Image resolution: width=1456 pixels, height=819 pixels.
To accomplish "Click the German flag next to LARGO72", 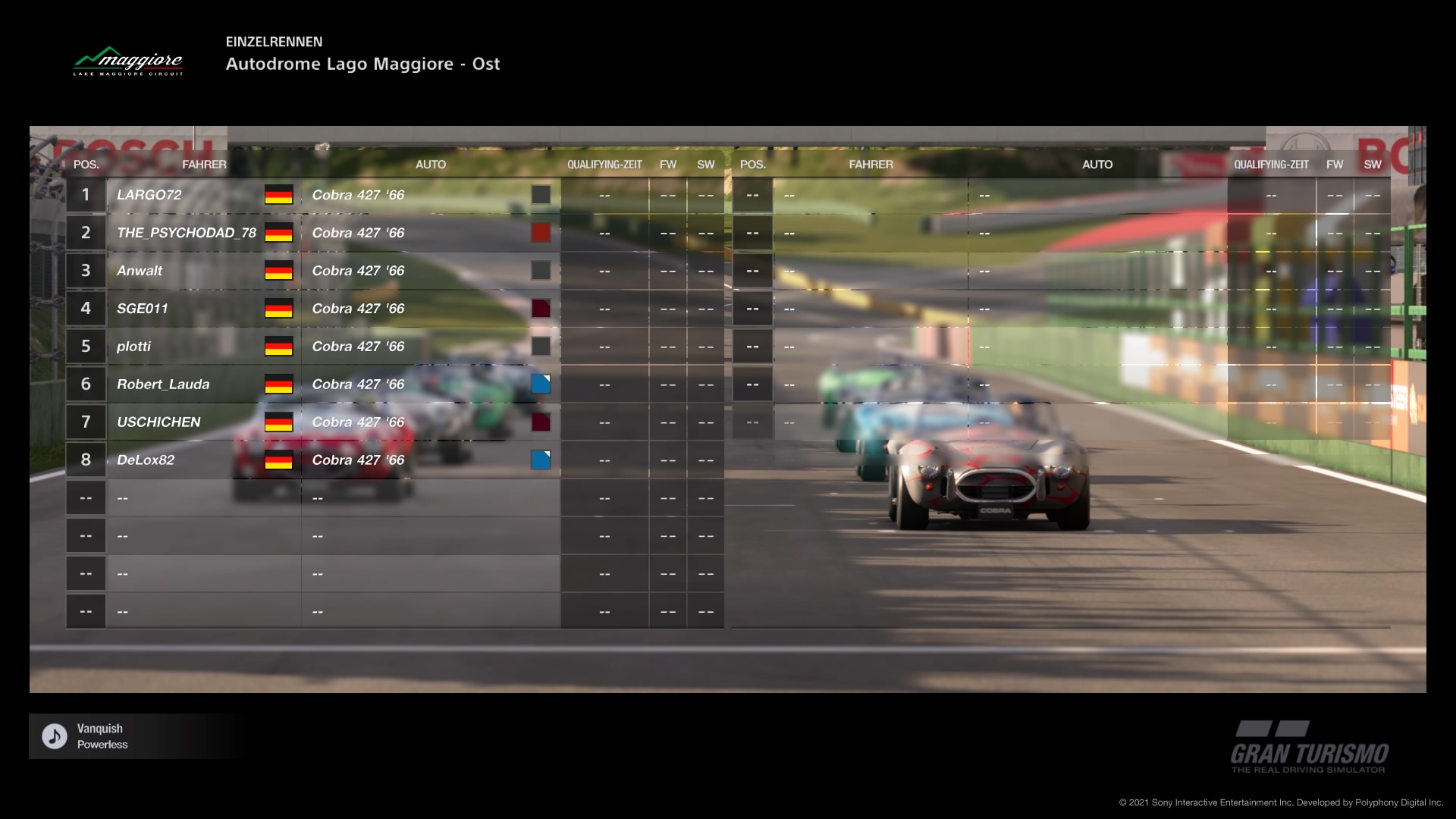I will coord(279,195).
